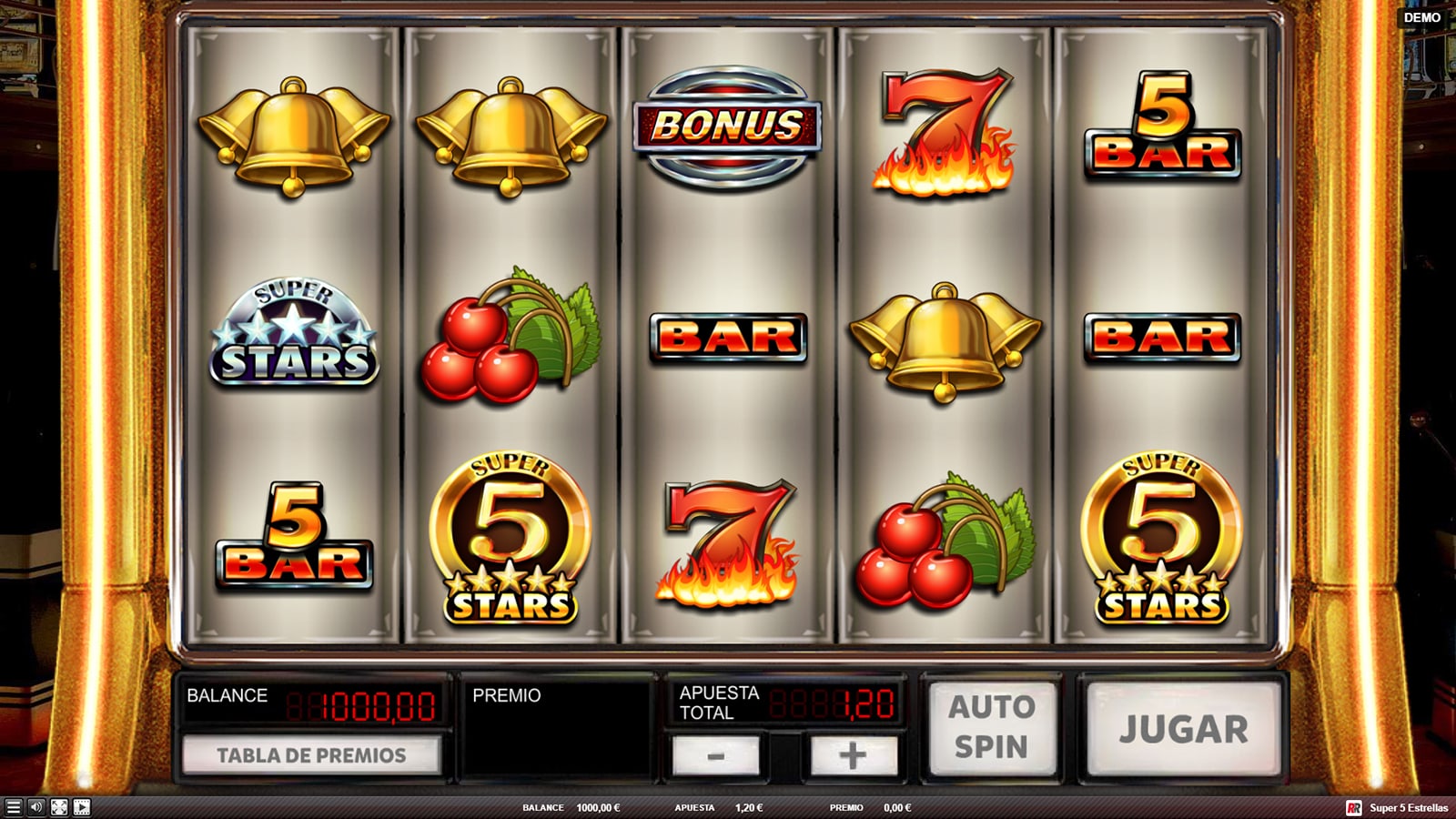Increase the total bet with the plus button
This screenshot has width=1456, height=819.
coord(853,755)
